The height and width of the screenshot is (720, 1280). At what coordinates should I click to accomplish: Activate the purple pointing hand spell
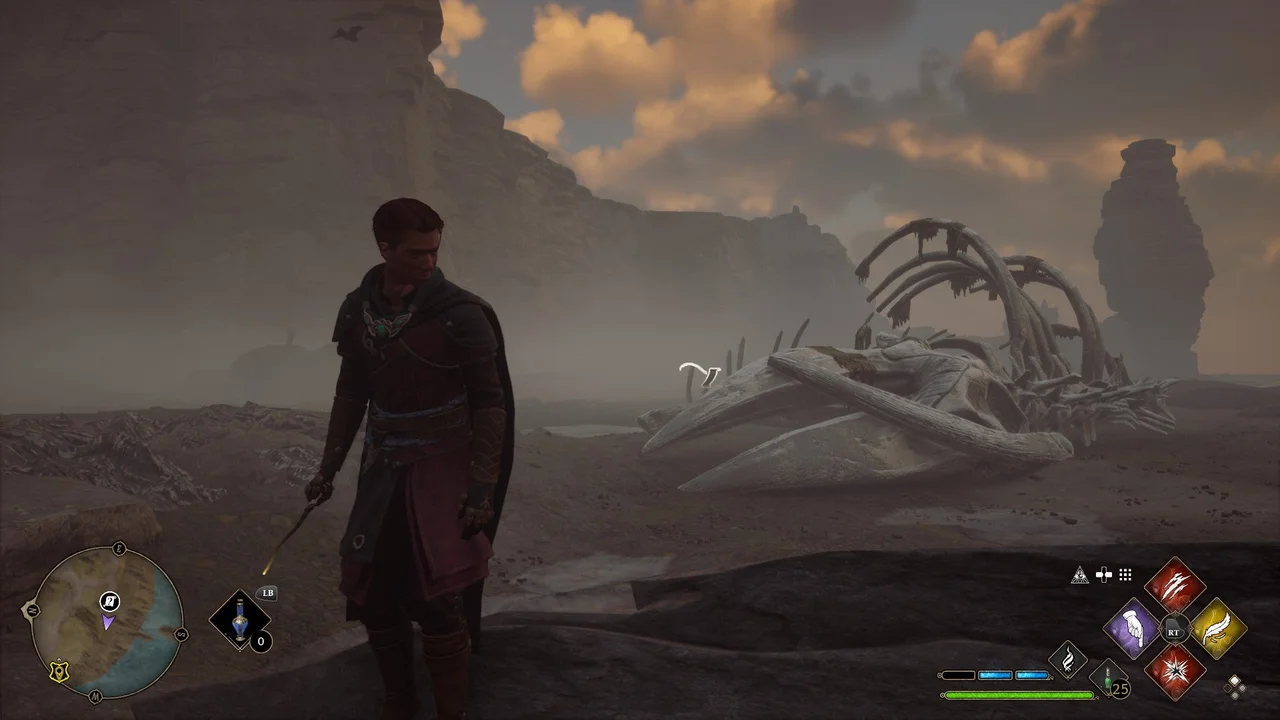tap(1131, 629)
